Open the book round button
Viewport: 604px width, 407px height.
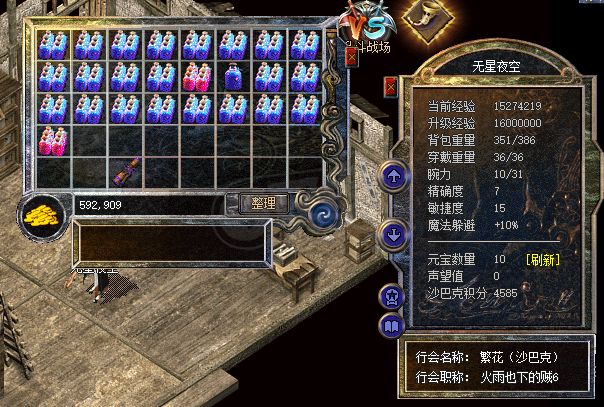coord(390,325)
